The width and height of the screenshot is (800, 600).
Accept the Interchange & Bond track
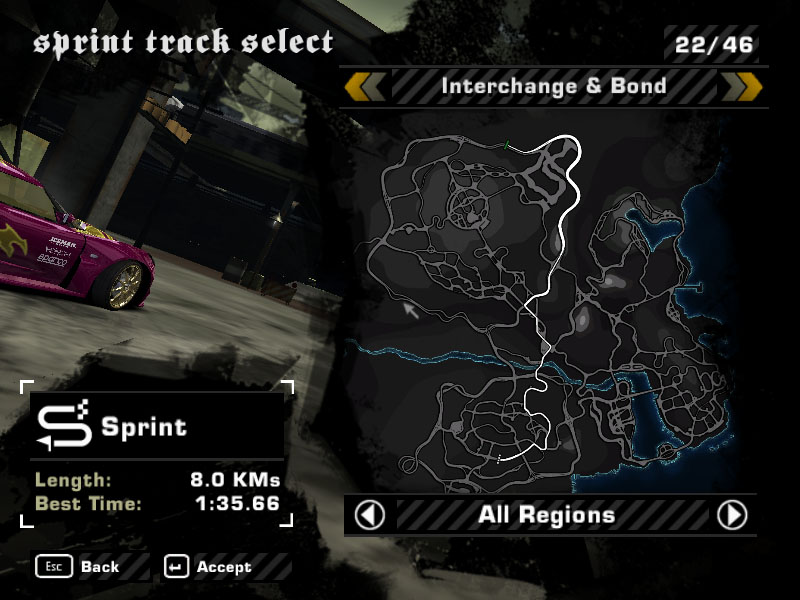tap(210, 567)
